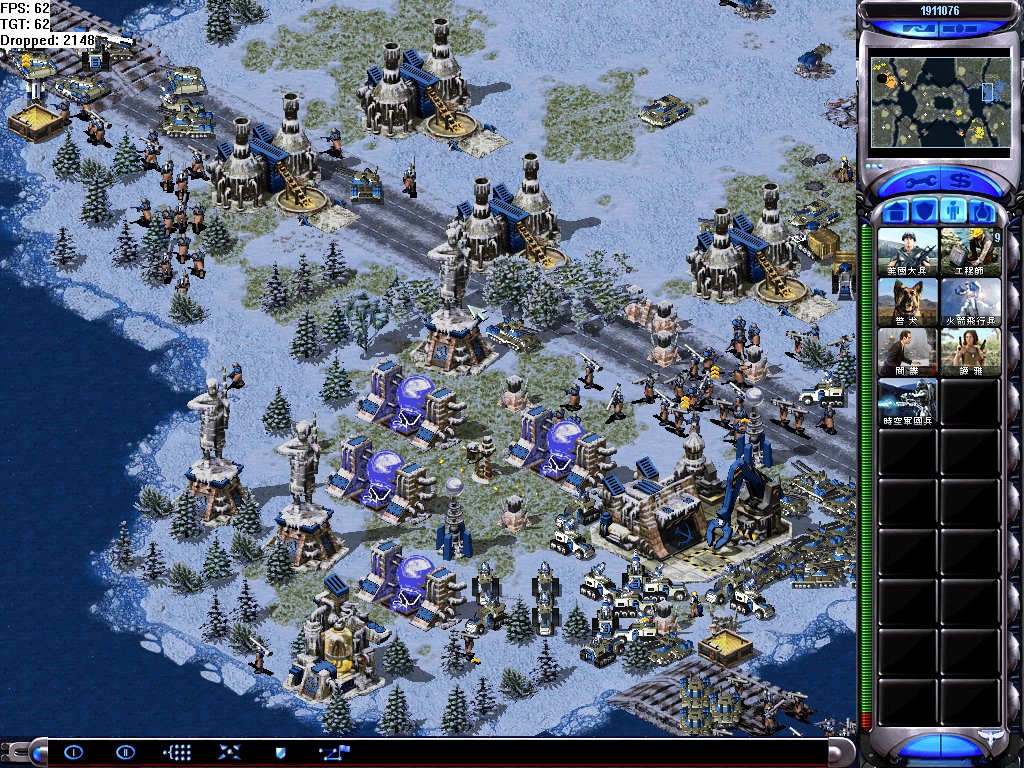The image size is (1024, 768).
Task: Switch to the structures build tab
Action: tap(897, 212)
